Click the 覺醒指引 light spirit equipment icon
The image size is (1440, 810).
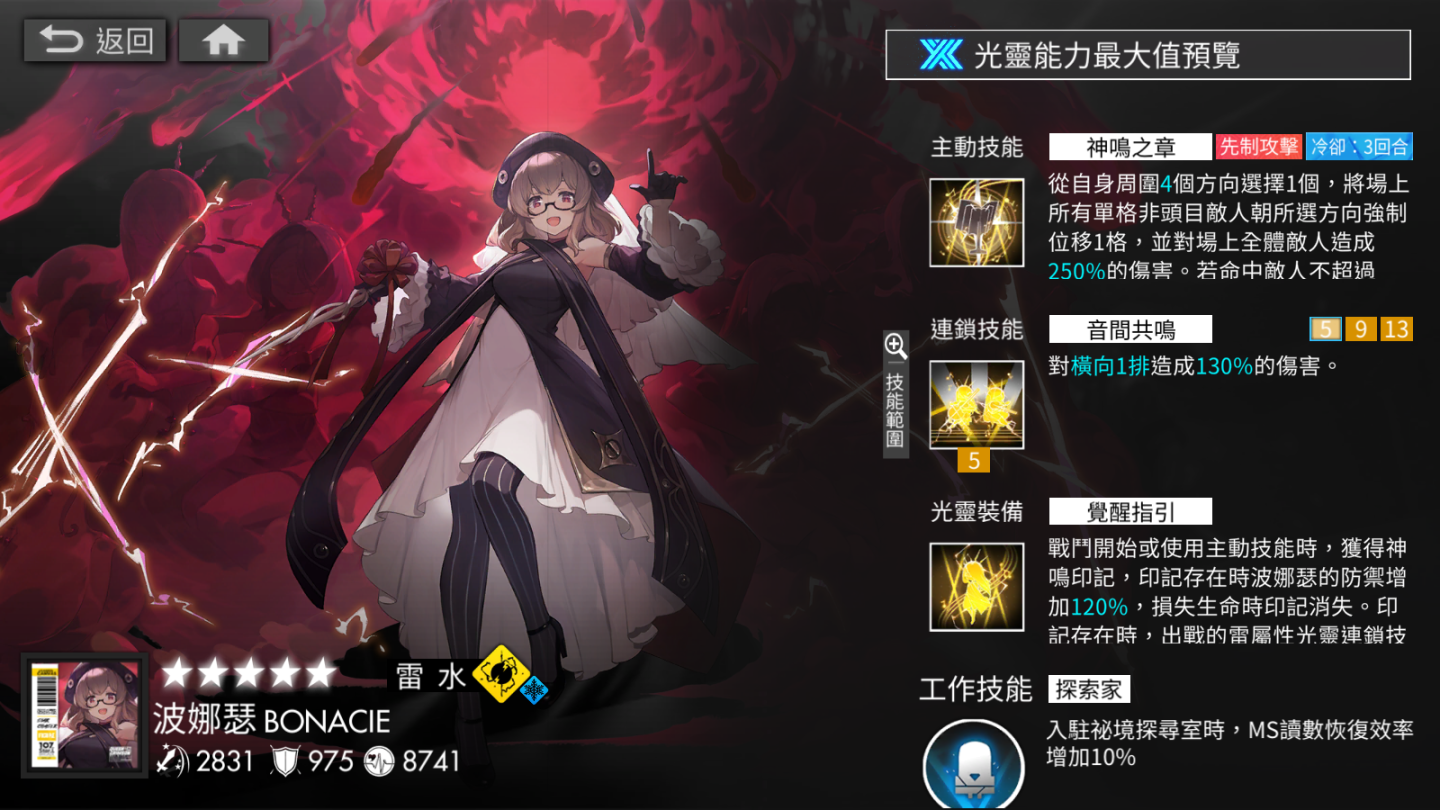(976, 586)
